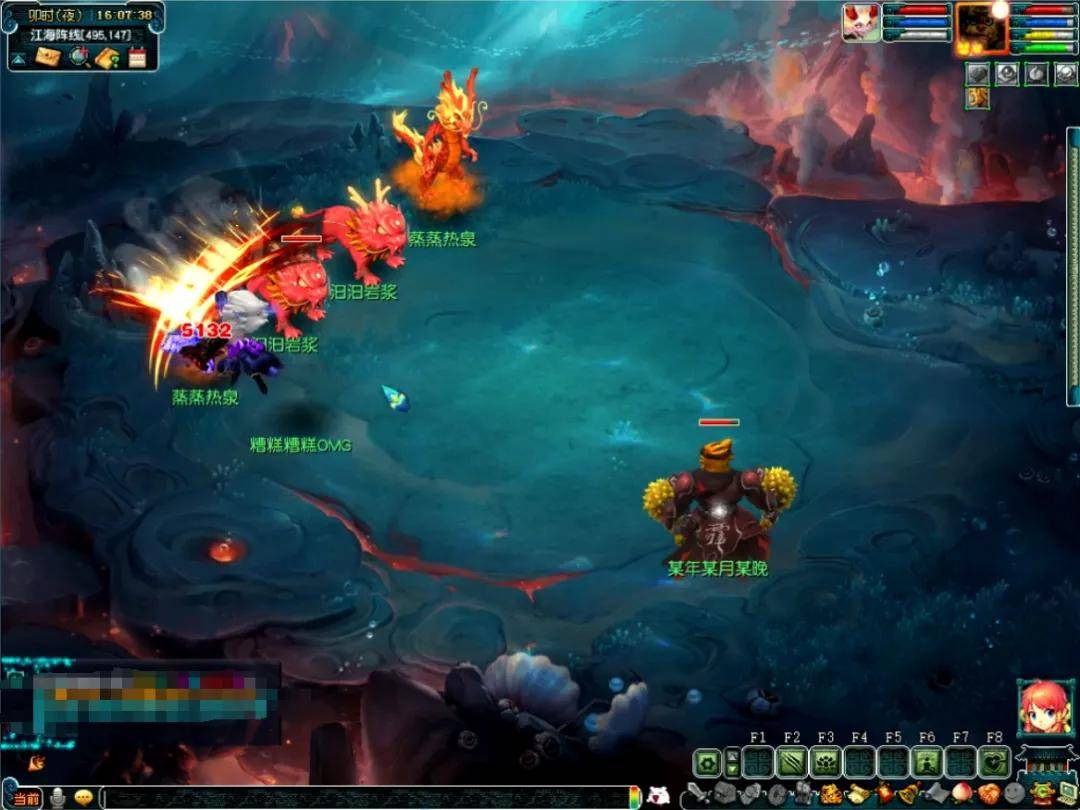Select the pet portrait with red ears
1080x810 pixels.
[860, 23]
